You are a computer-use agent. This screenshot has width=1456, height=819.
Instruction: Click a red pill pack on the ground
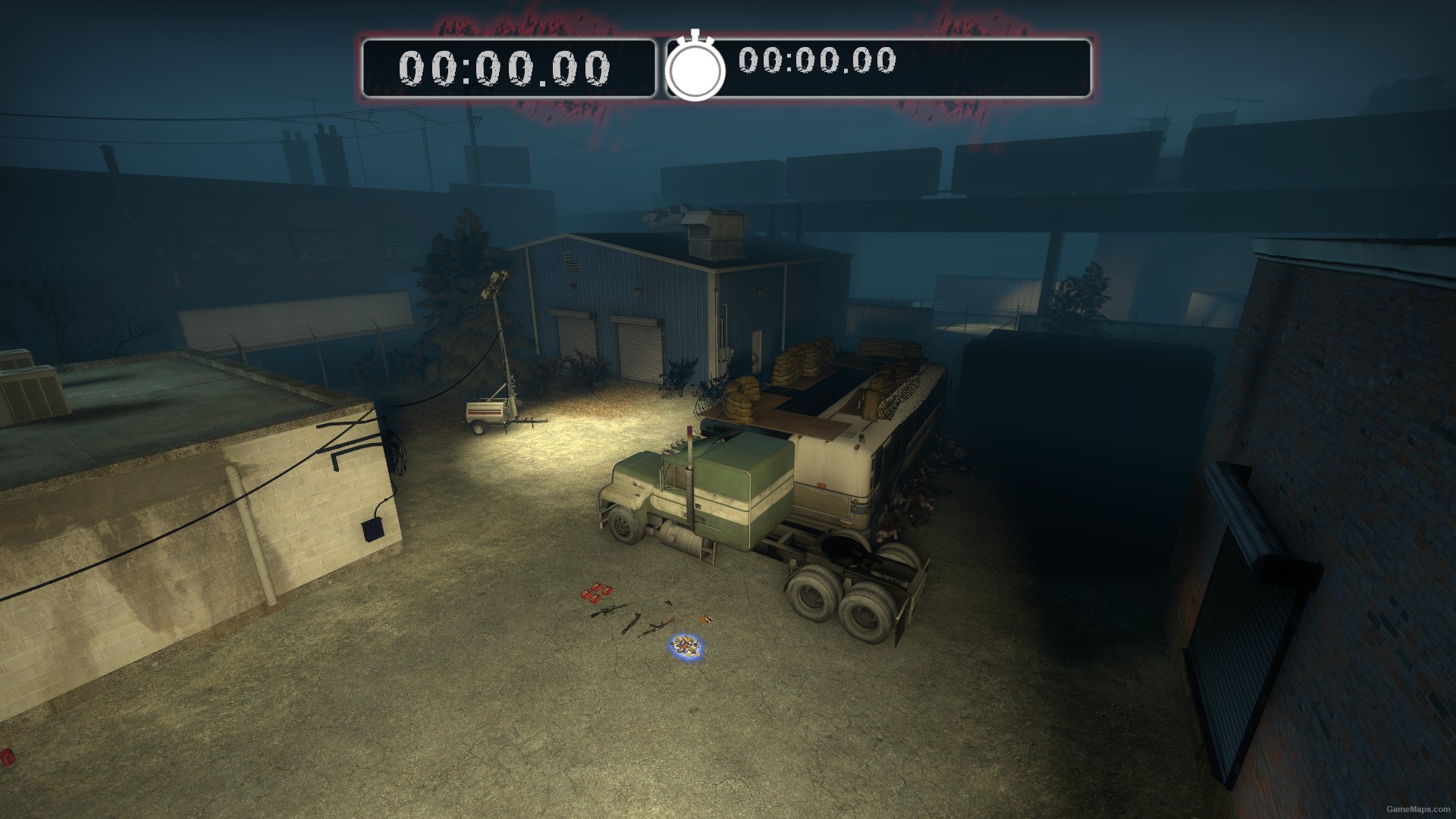[596, 592]
